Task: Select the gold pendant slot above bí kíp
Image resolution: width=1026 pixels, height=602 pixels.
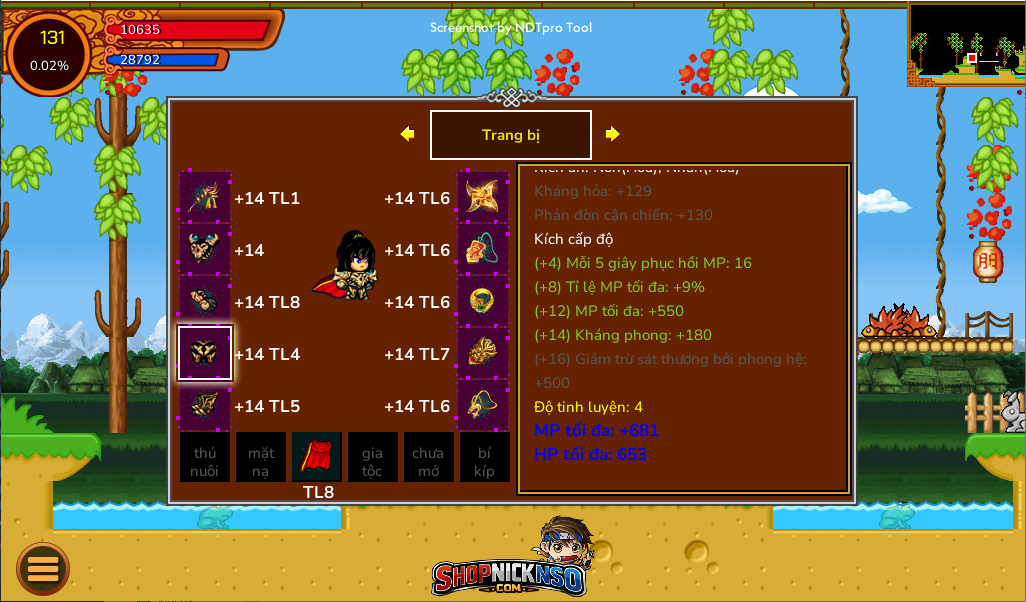Action: pos(484,405)
